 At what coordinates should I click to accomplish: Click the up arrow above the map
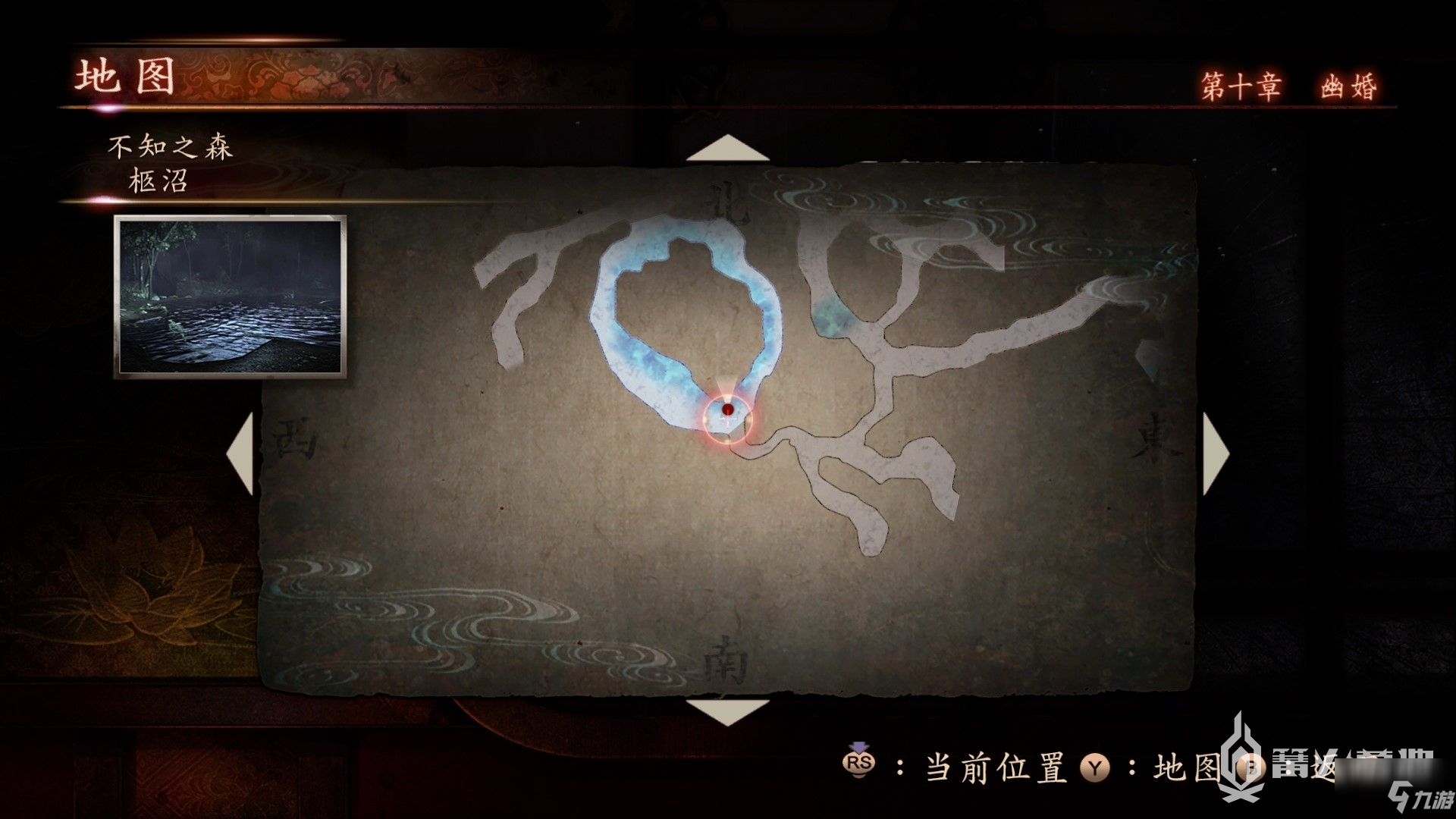[x=727, y=149]
